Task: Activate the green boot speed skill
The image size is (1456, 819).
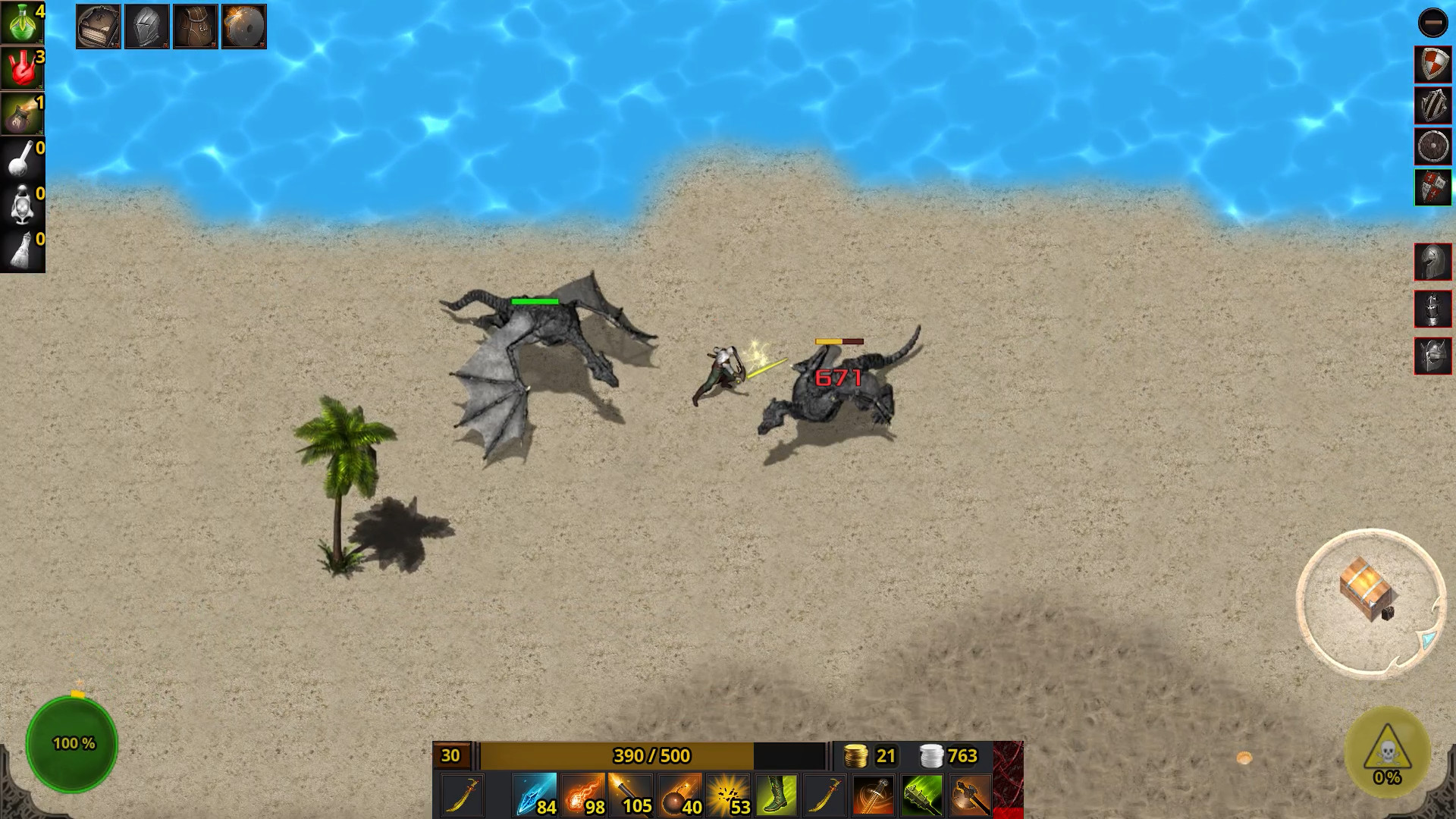Action: click(x=777, y=795)
